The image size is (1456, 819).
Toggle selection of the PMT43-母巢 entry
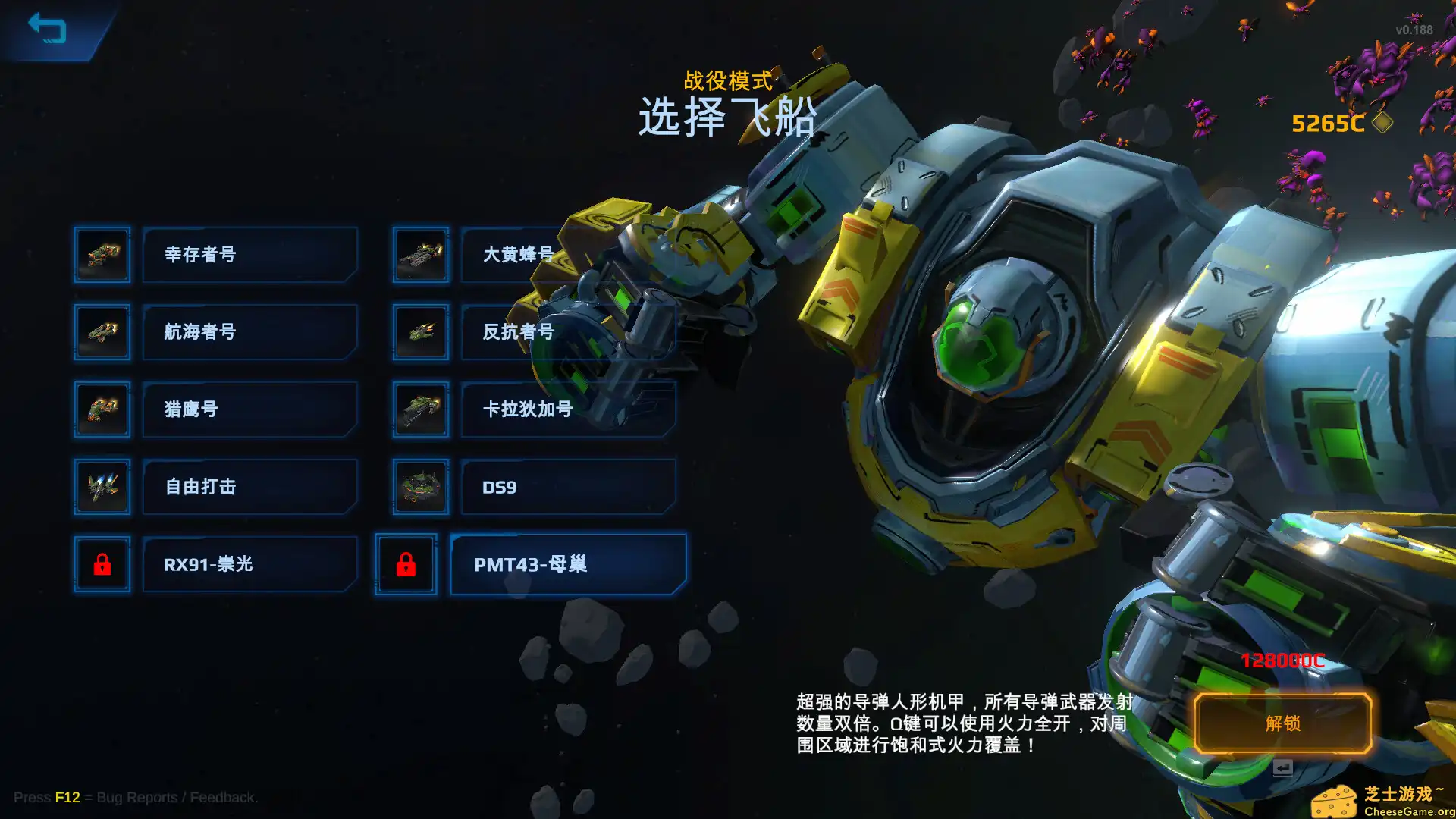tap(567, 564)
